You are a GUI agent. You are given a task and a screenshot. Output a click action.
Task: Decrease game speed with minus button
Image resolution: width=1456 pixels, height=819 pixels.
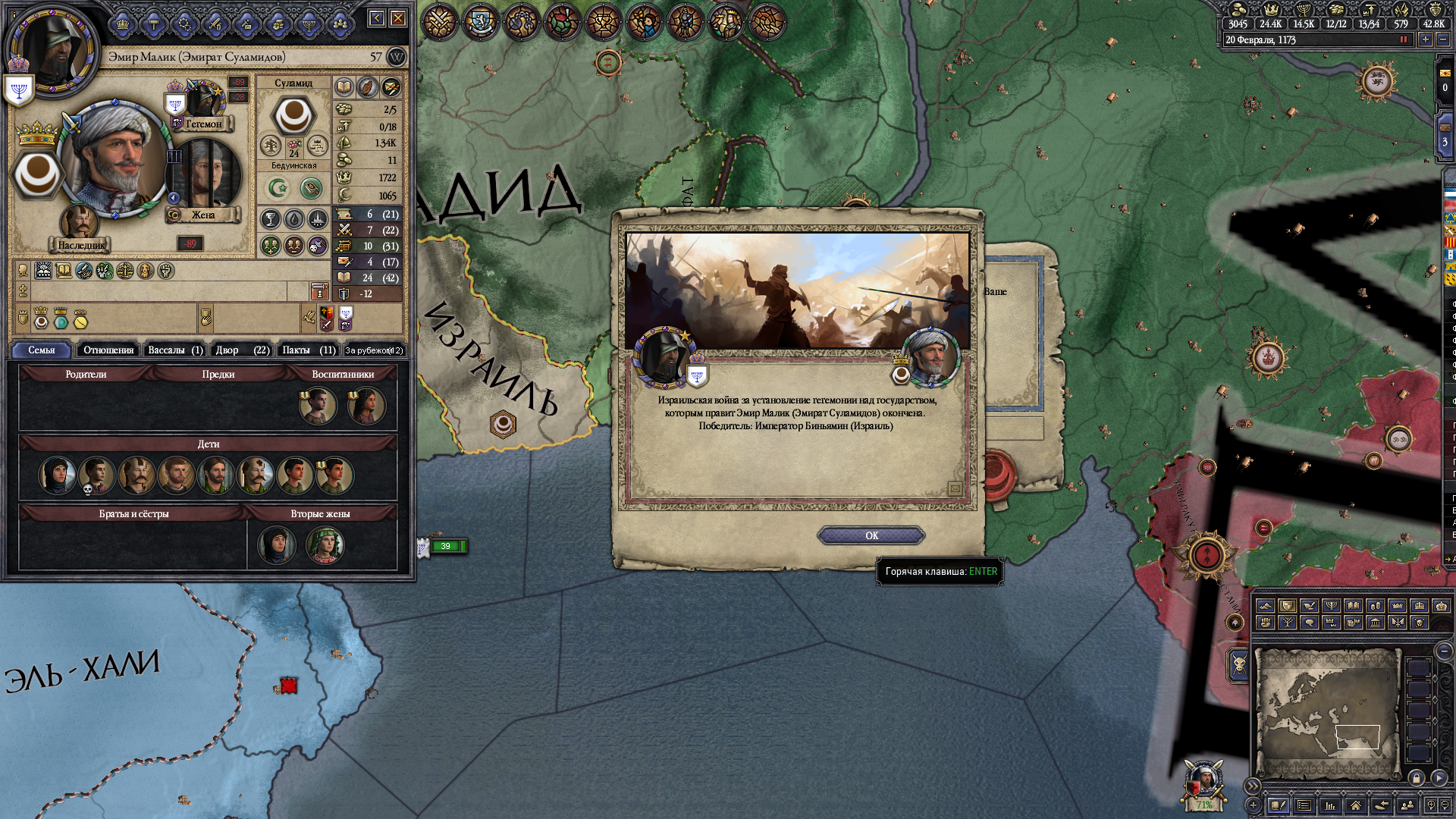1443,39
